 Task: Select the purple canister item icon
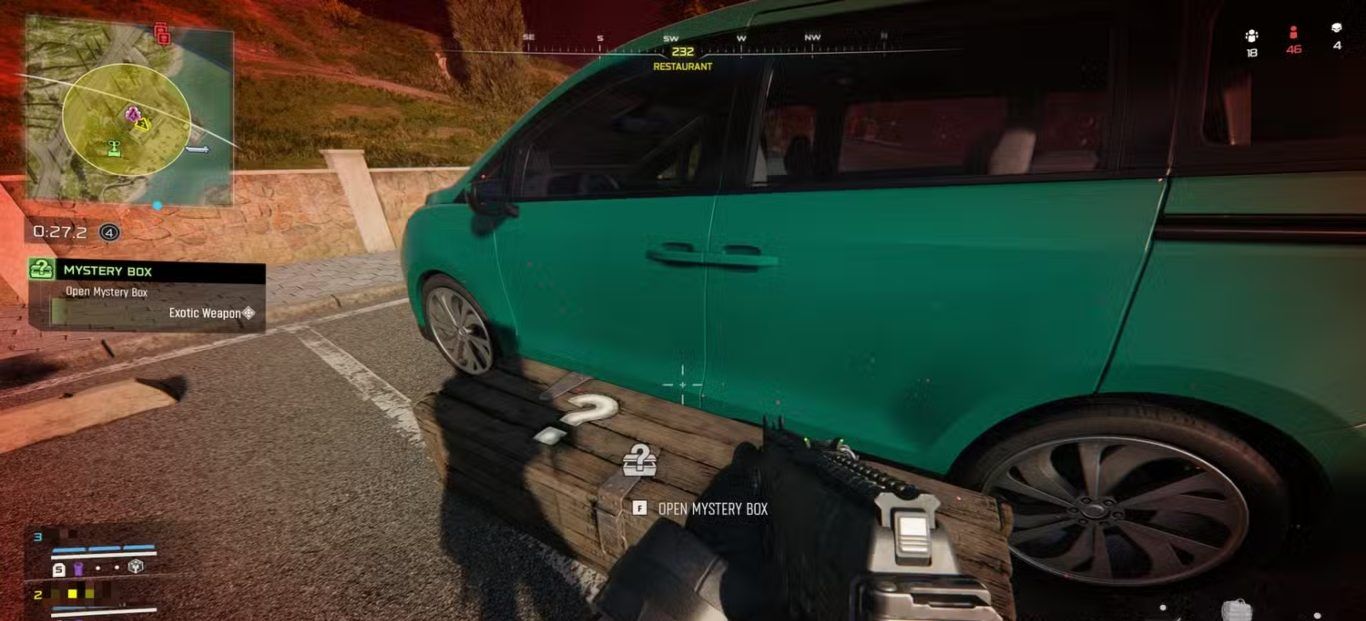click(78, 569)
